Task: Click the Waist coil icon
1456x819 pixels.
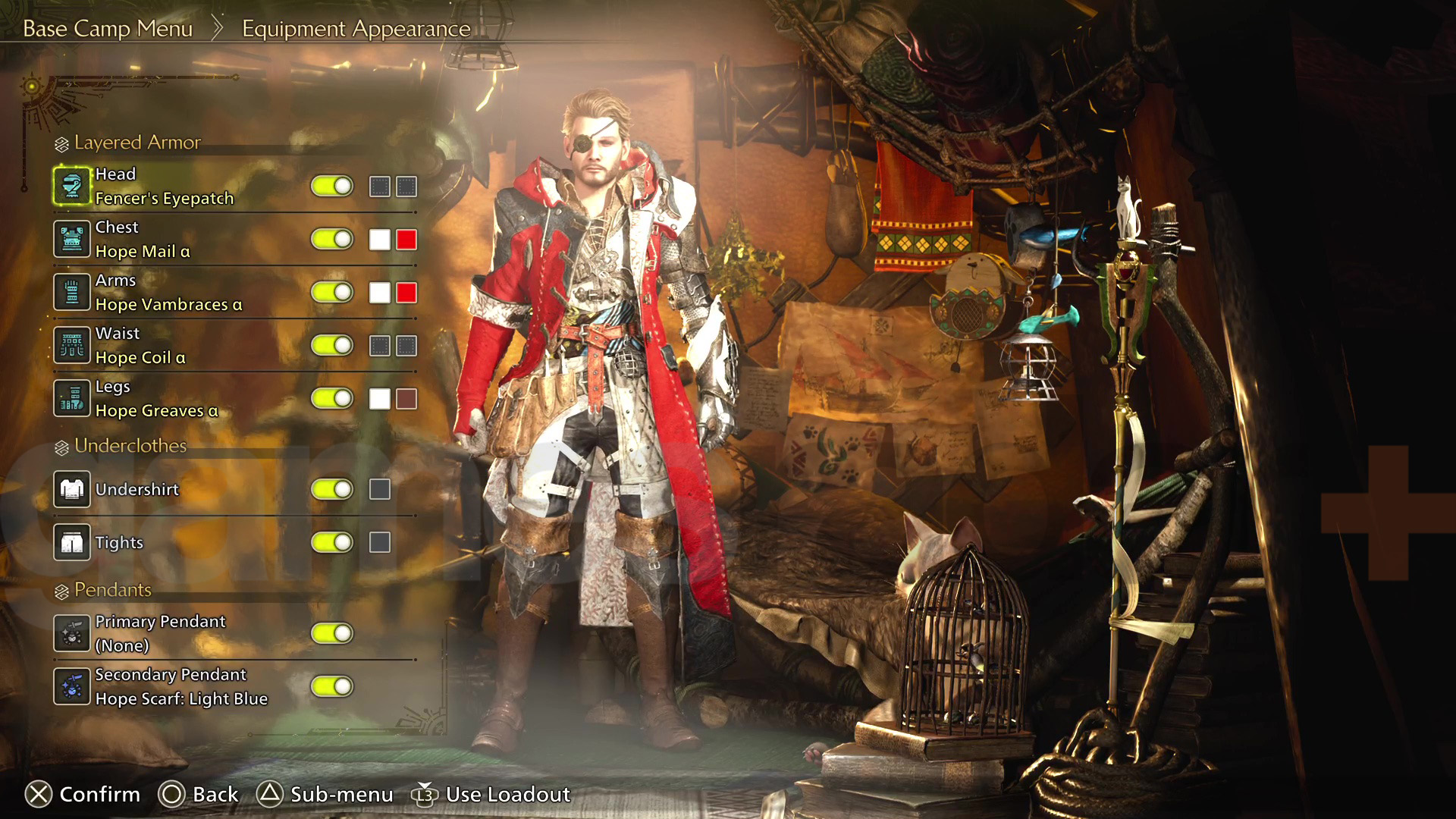Action: point(72,344)
